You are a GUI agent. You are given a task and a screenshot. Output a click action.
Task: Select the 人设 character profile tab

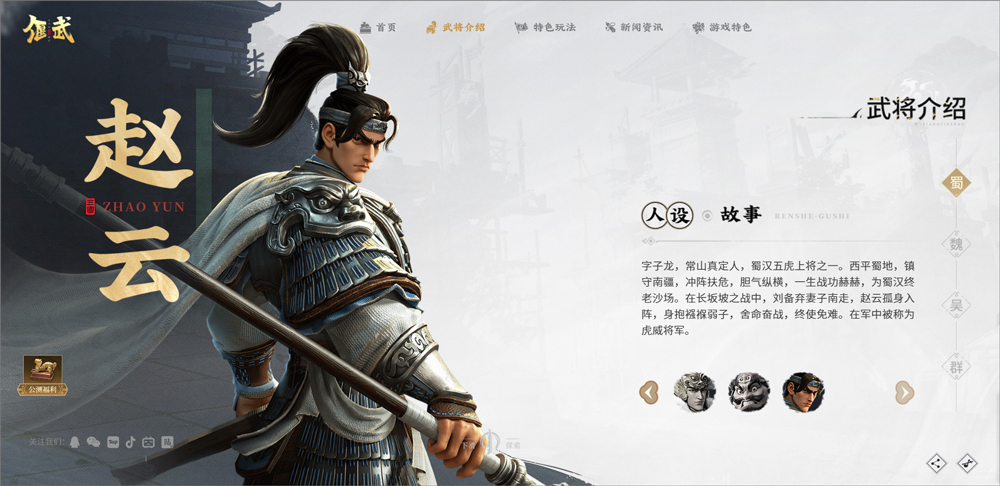point(667,214)
